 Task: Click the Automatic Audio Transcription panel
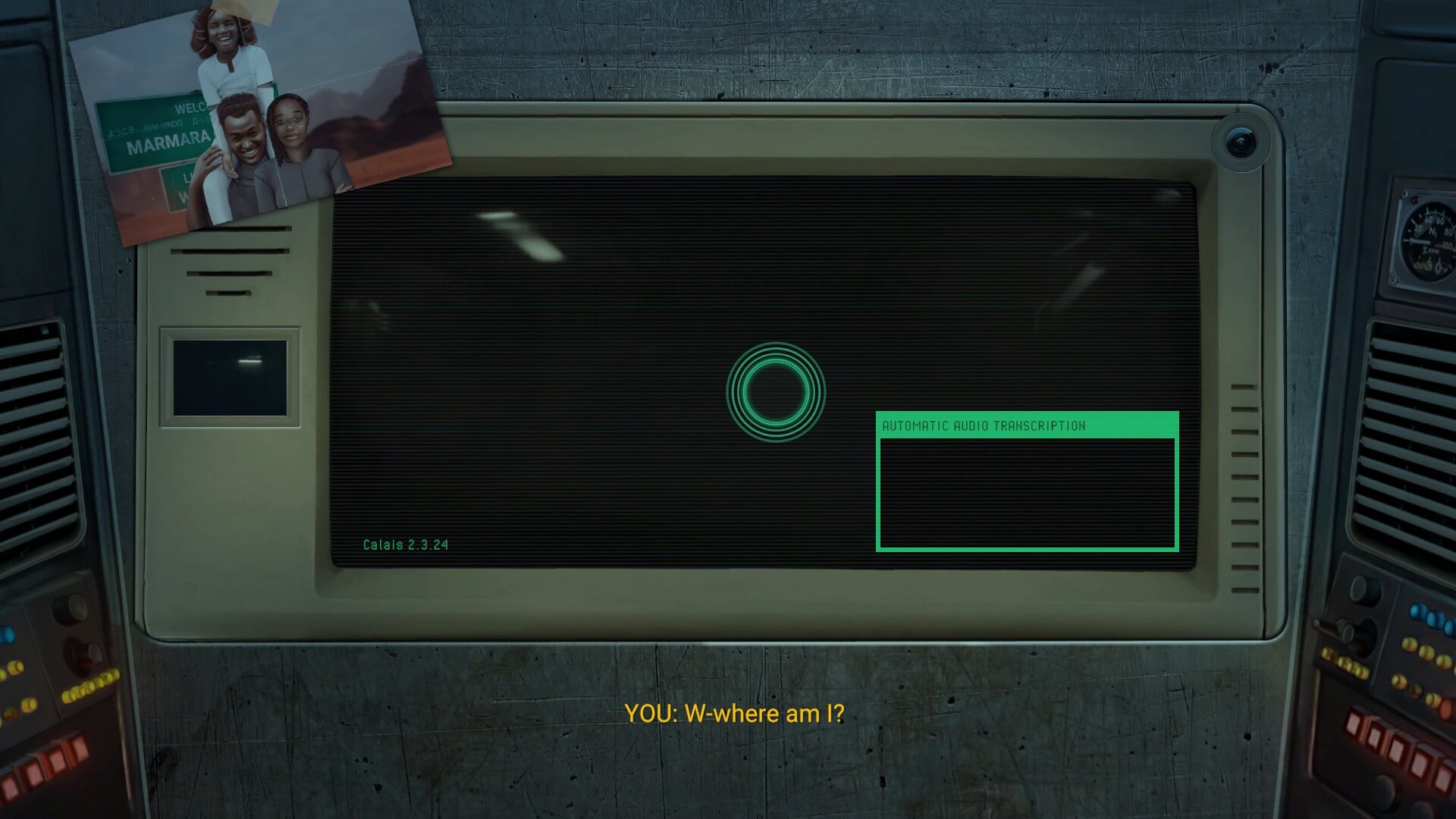click(x=1027, y=482)
